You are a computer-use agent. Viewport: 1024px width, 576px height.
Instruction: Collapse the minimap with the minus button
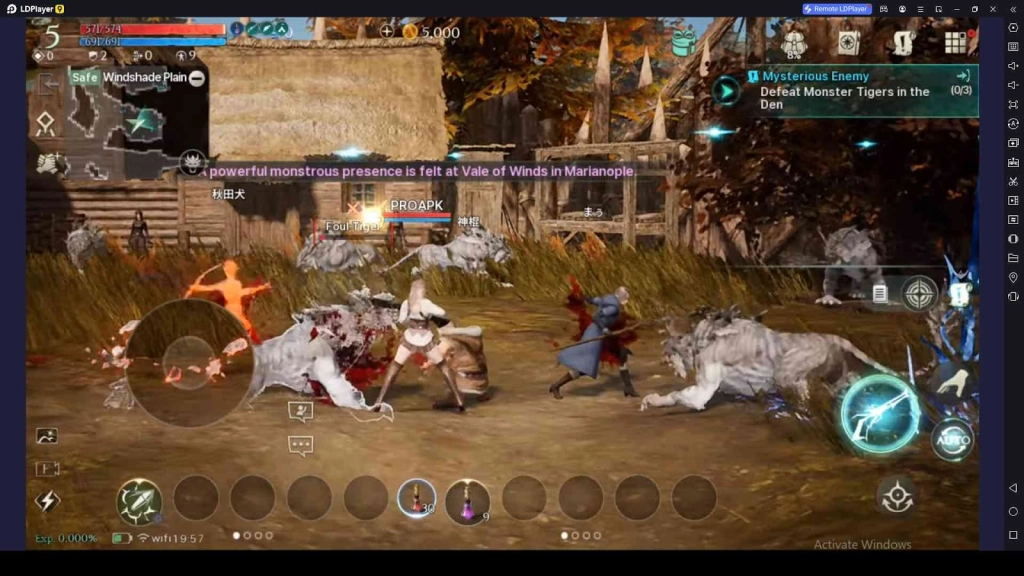tap(197, 77)
